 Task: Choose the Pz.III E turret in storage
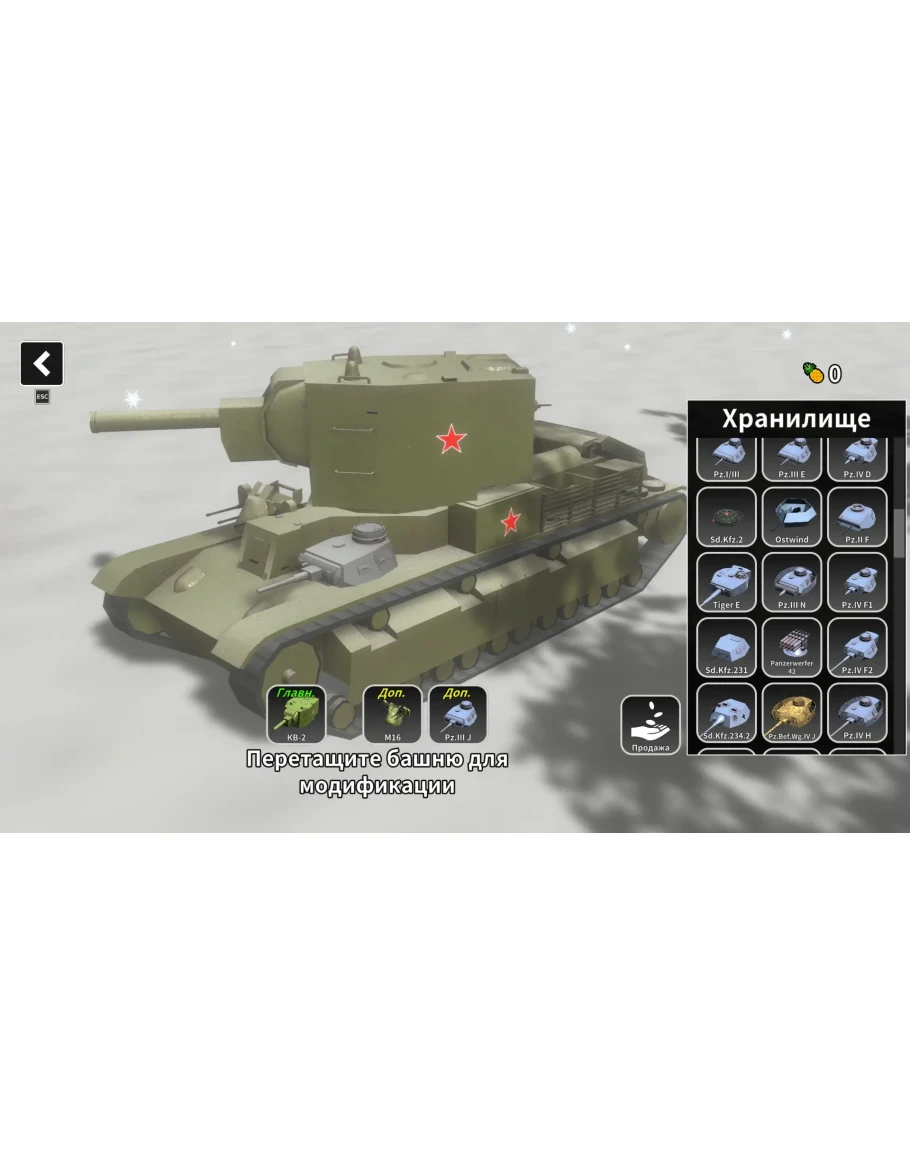792,458
